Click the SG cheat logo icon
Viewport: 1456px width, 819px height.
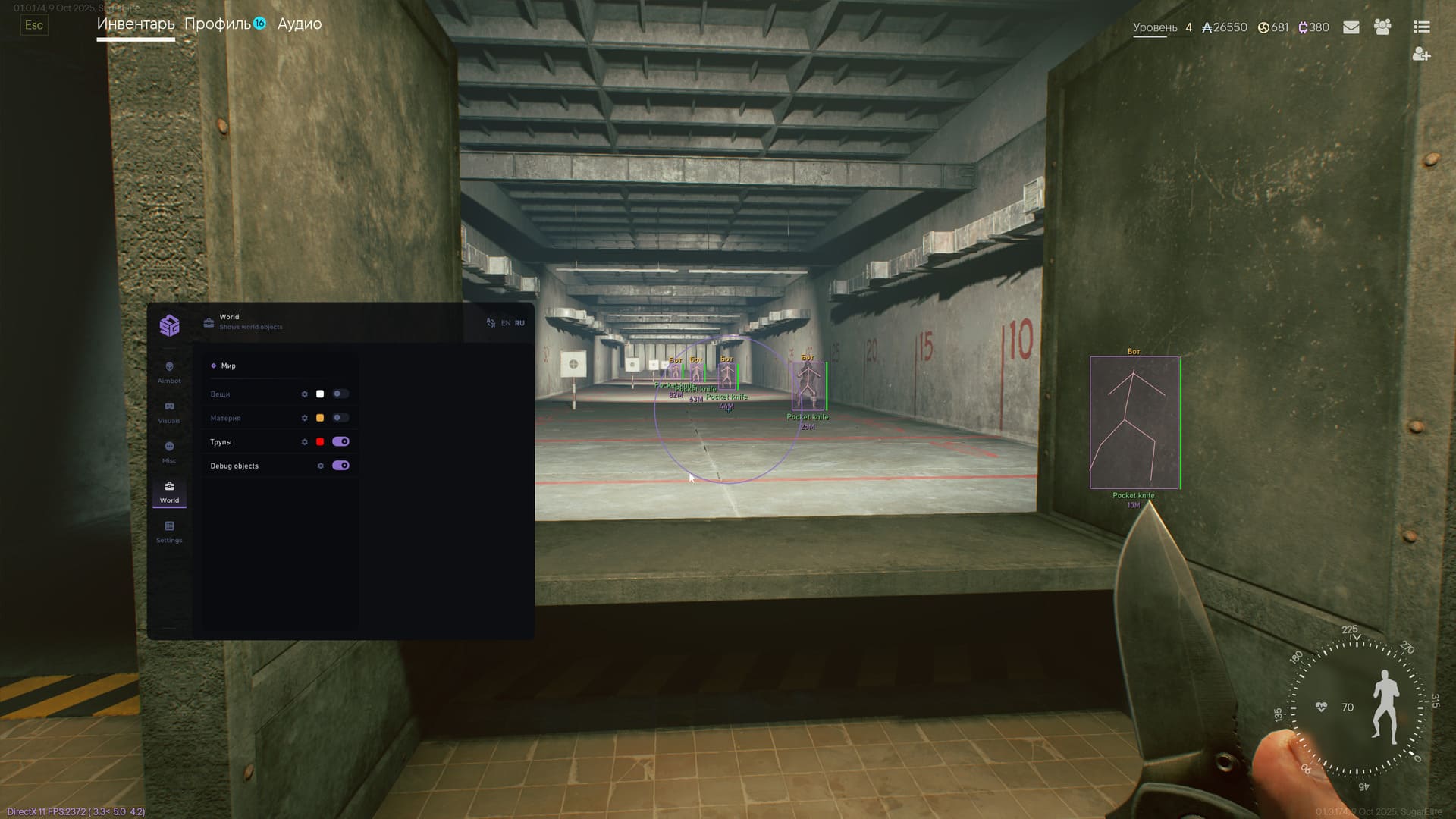tap(169, 325)
